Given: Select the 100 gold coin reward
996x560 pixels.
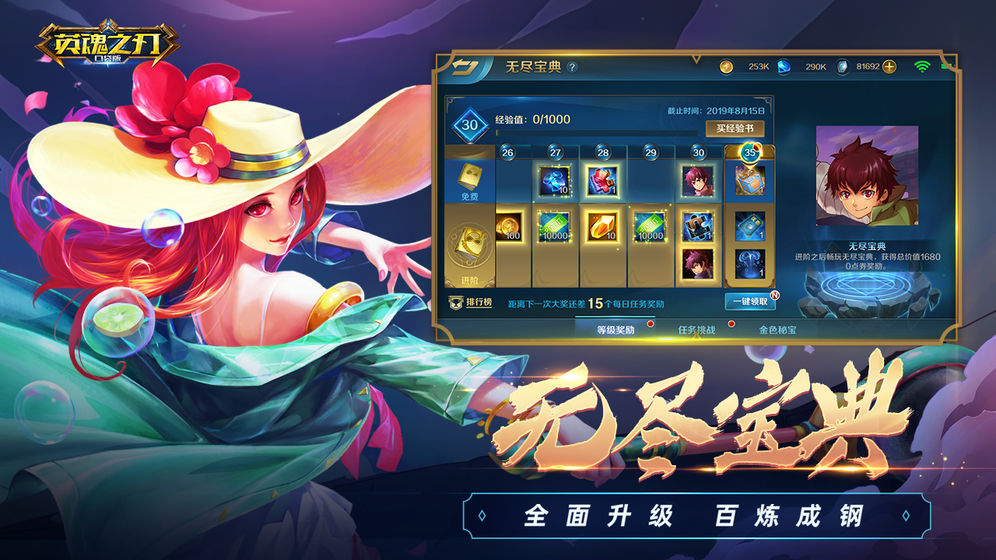Looking at the screenshot, I should point(509,226).
